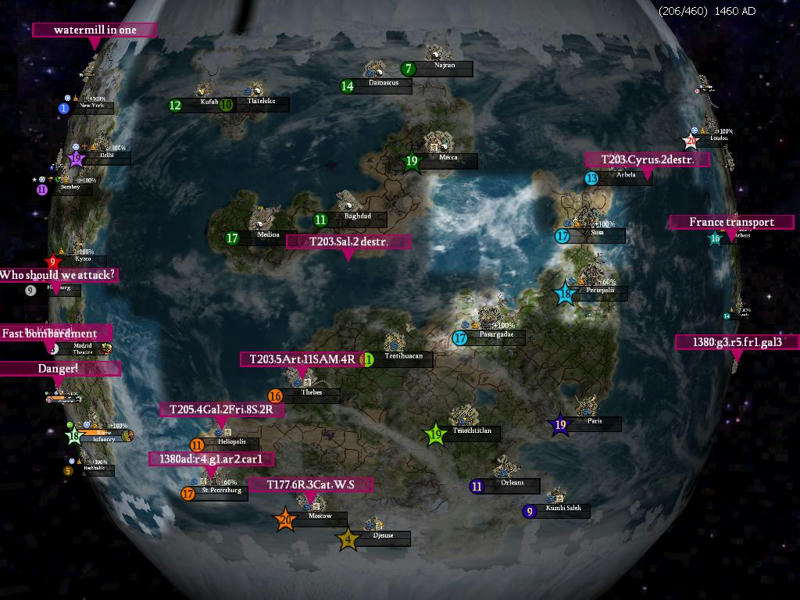Open the Arbela city label
Viewport: 800px width, 600px height.
(627, 177)
